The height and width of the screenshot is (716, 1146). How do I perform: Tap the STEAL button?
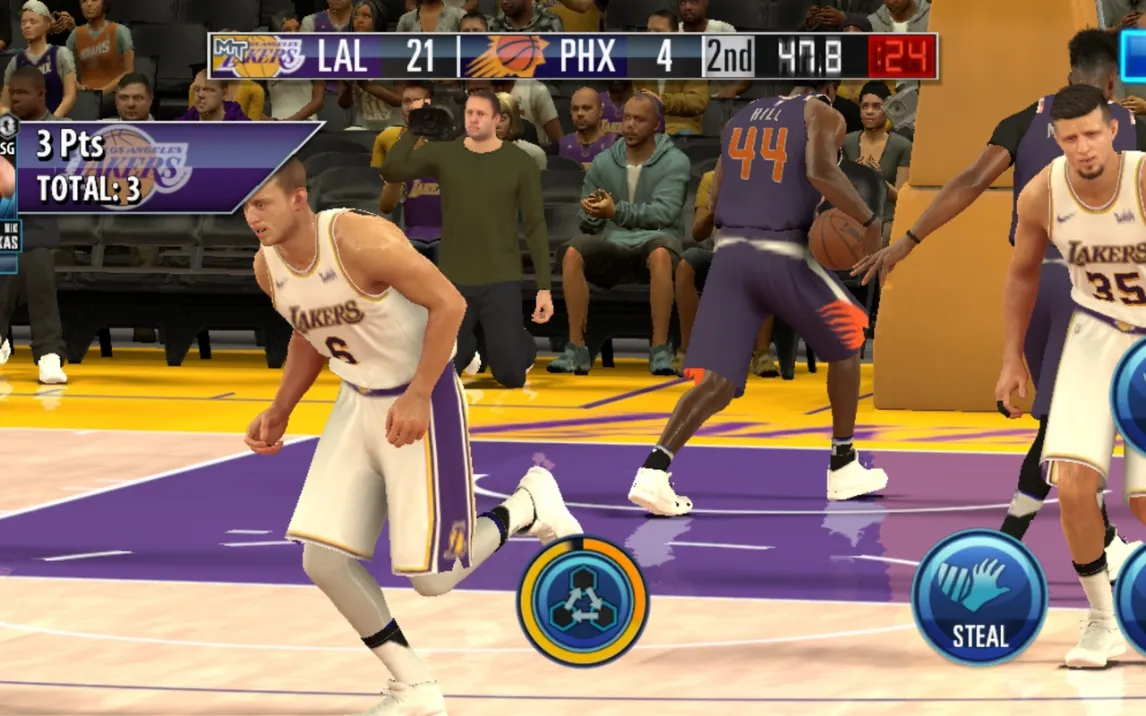(979, 597)
